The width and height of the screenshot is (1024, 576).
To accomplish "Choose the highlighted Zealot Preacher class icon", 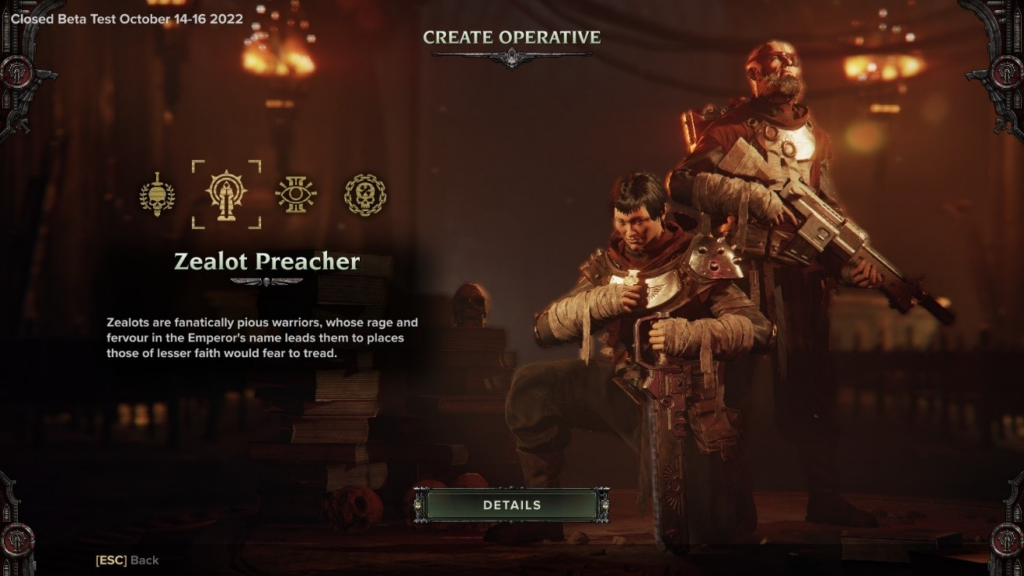I will point(226,194).
